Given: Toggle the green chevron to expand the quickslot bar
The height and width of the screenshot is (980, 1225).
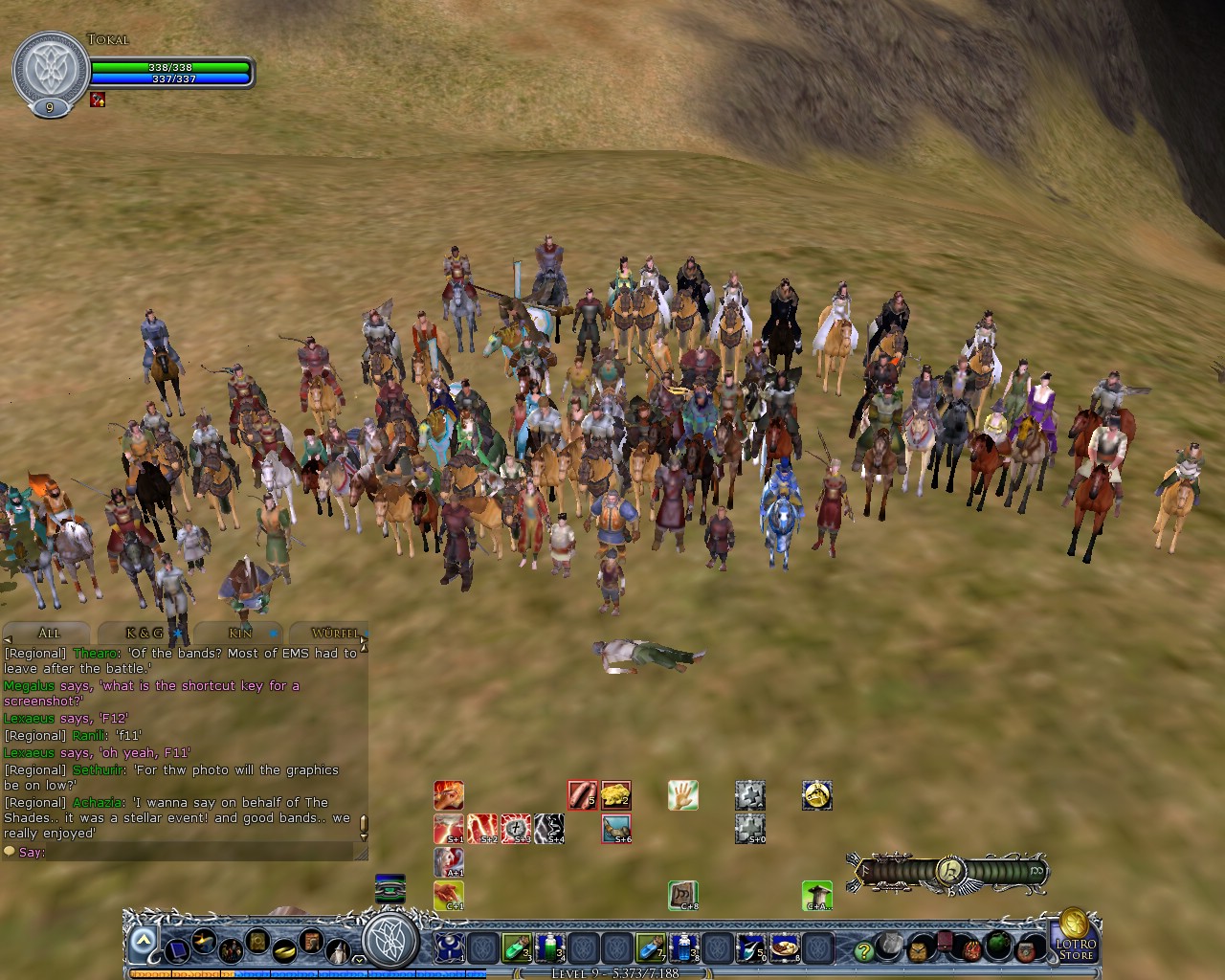Looking at the screenshot, I should tap(142, 941).
